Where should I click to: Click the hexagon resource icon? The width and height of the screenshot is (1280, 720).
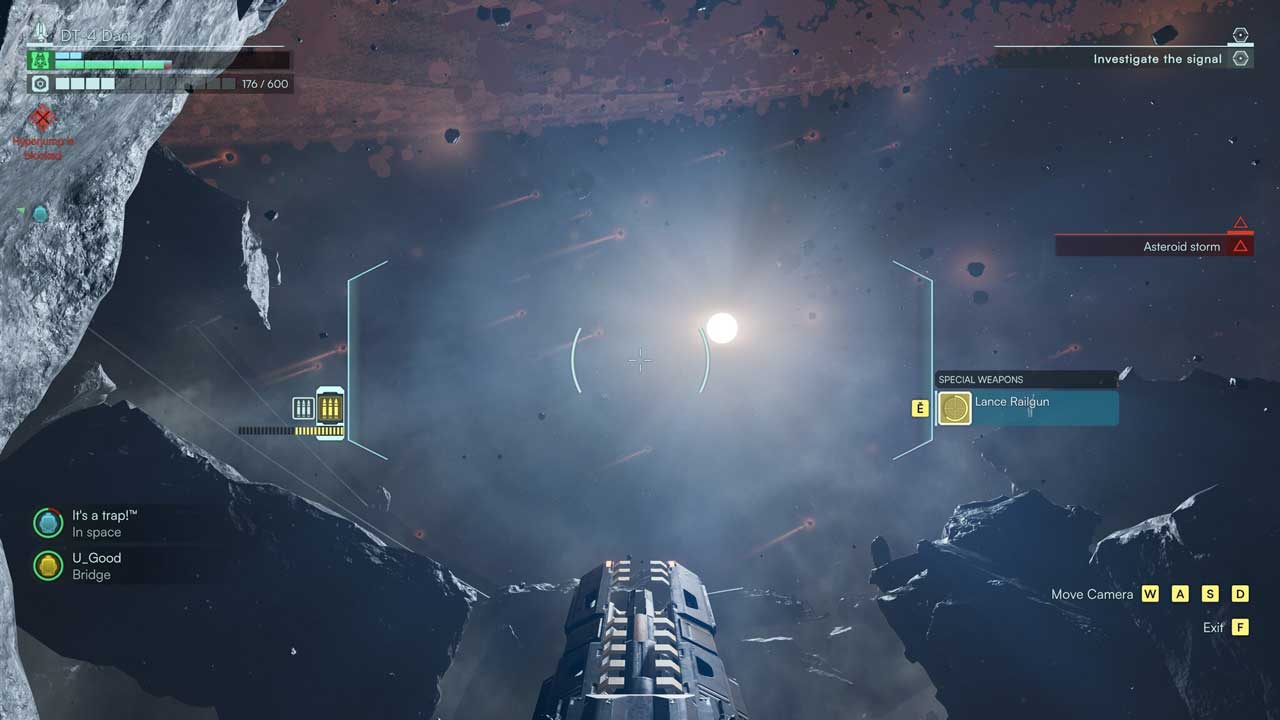[x=40, y=84]
